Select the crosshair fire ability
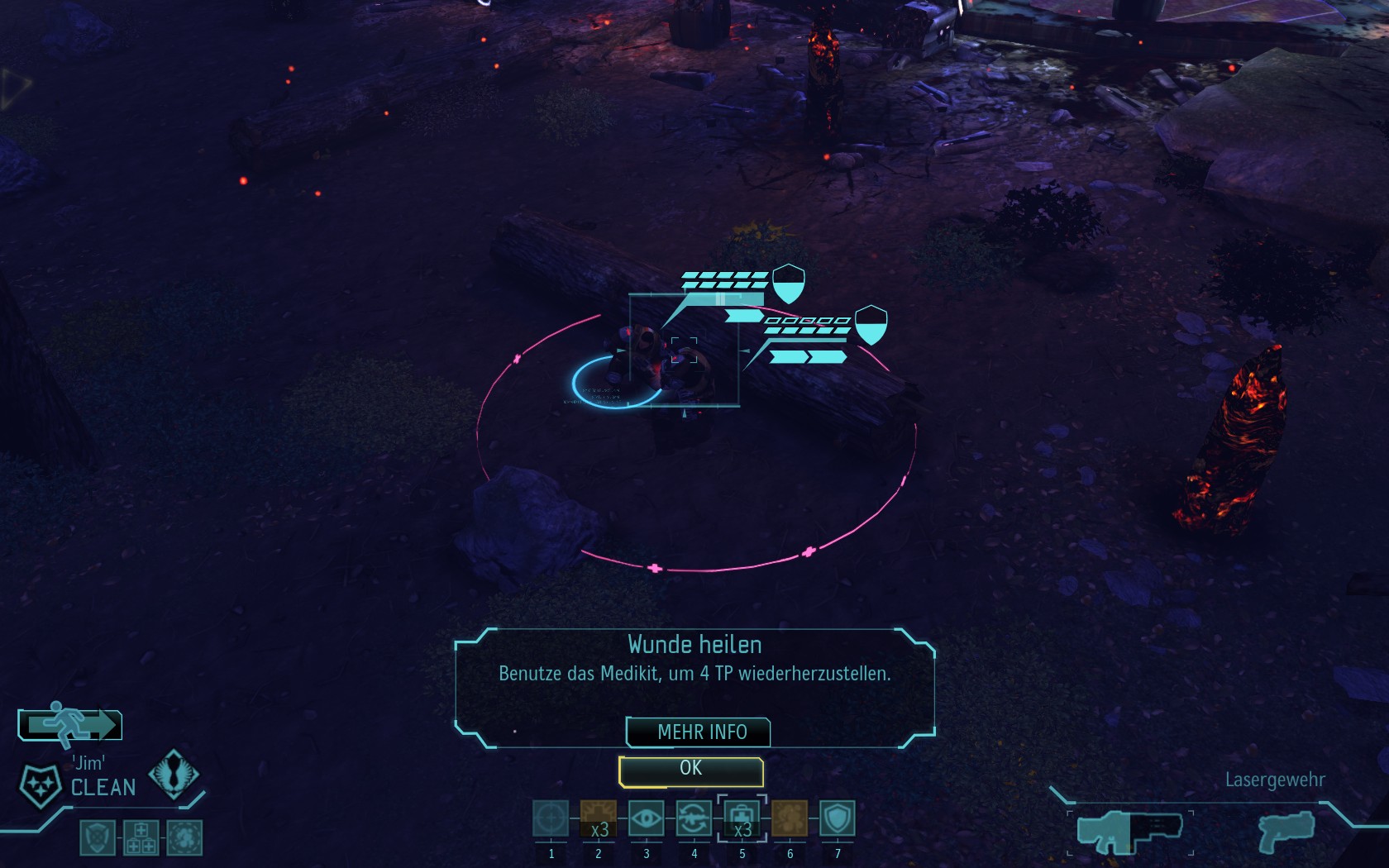1389x868 pixels. click(551, 819)
